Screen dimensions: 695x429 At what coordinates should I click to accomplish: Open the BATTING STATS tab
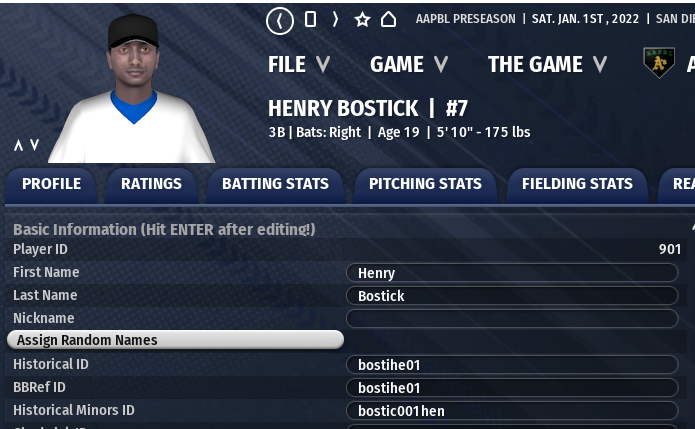point(275,184)
